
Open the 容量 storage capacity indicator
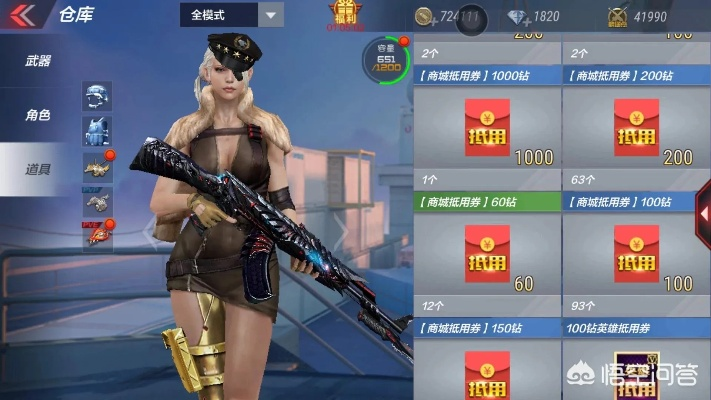(385, 62)
